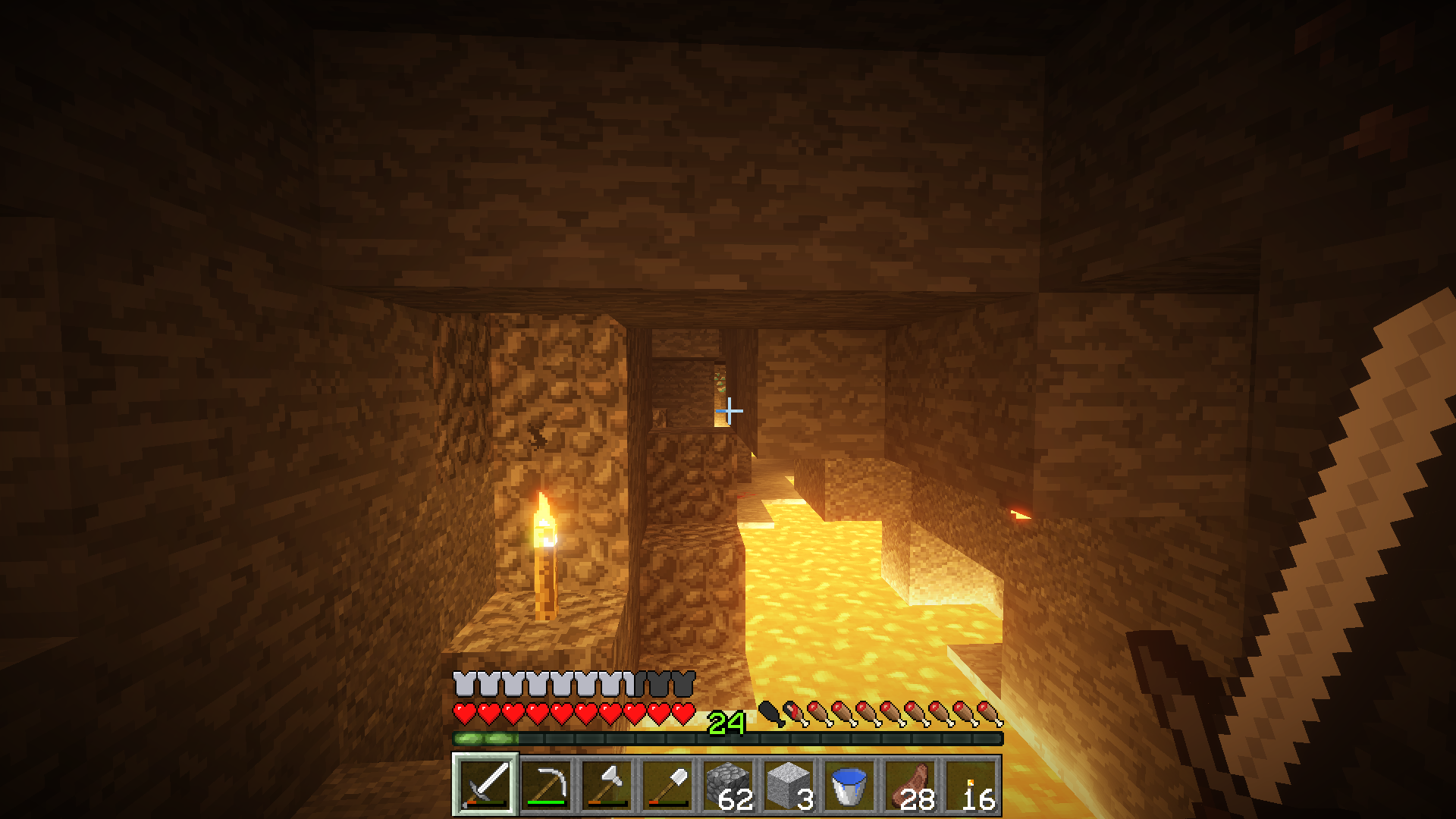Select the cooked meat stack of 28
The height and width of the screenshot is (819, 1456).
click(x=910, y=785)
